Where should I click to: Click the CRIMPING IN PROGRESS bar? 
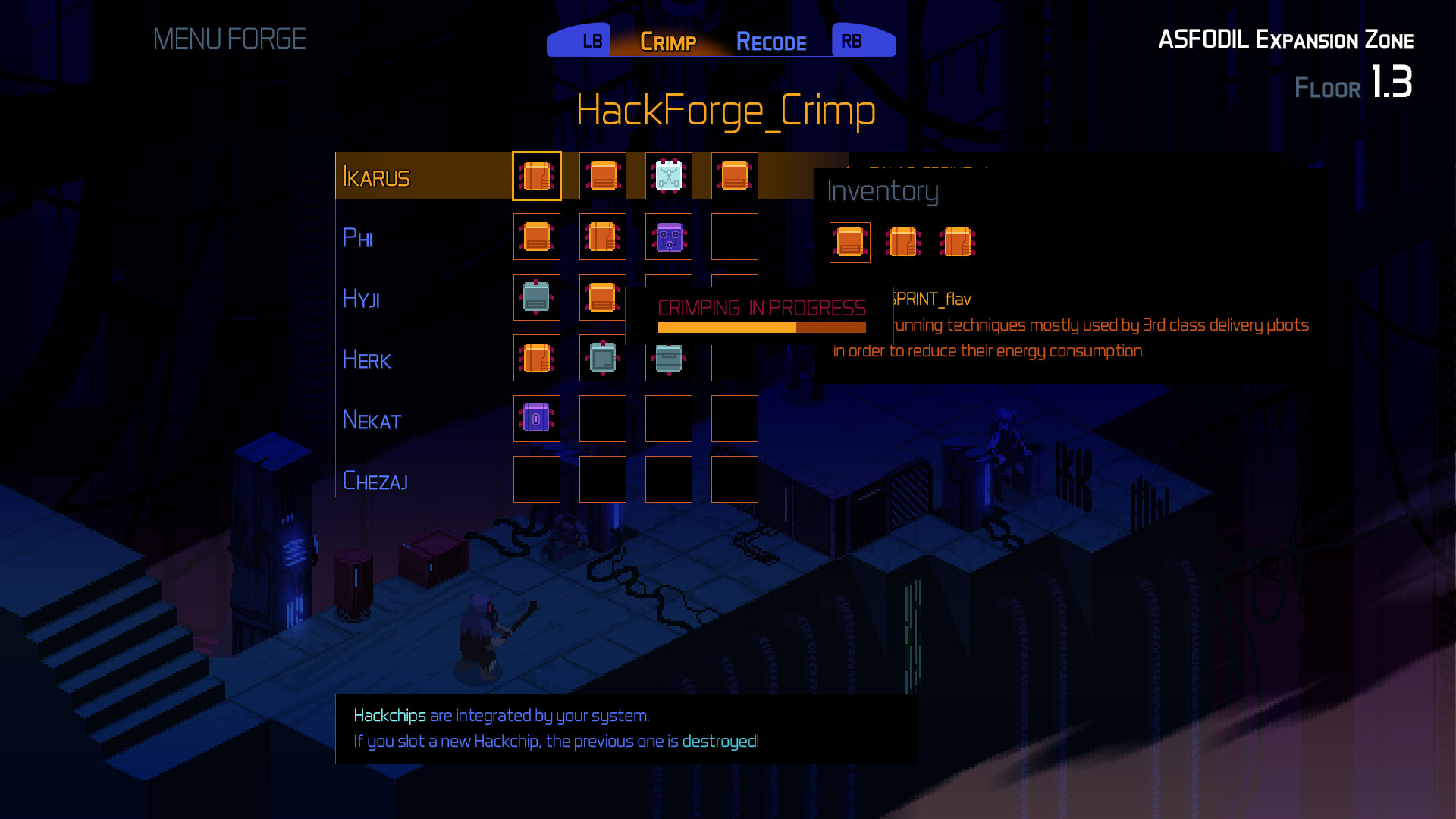coord(761,327)
